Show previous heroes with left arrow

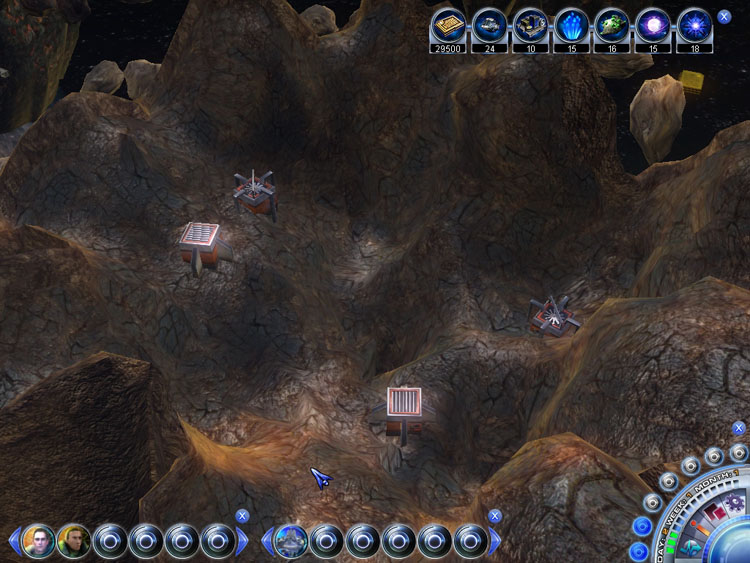14,542
